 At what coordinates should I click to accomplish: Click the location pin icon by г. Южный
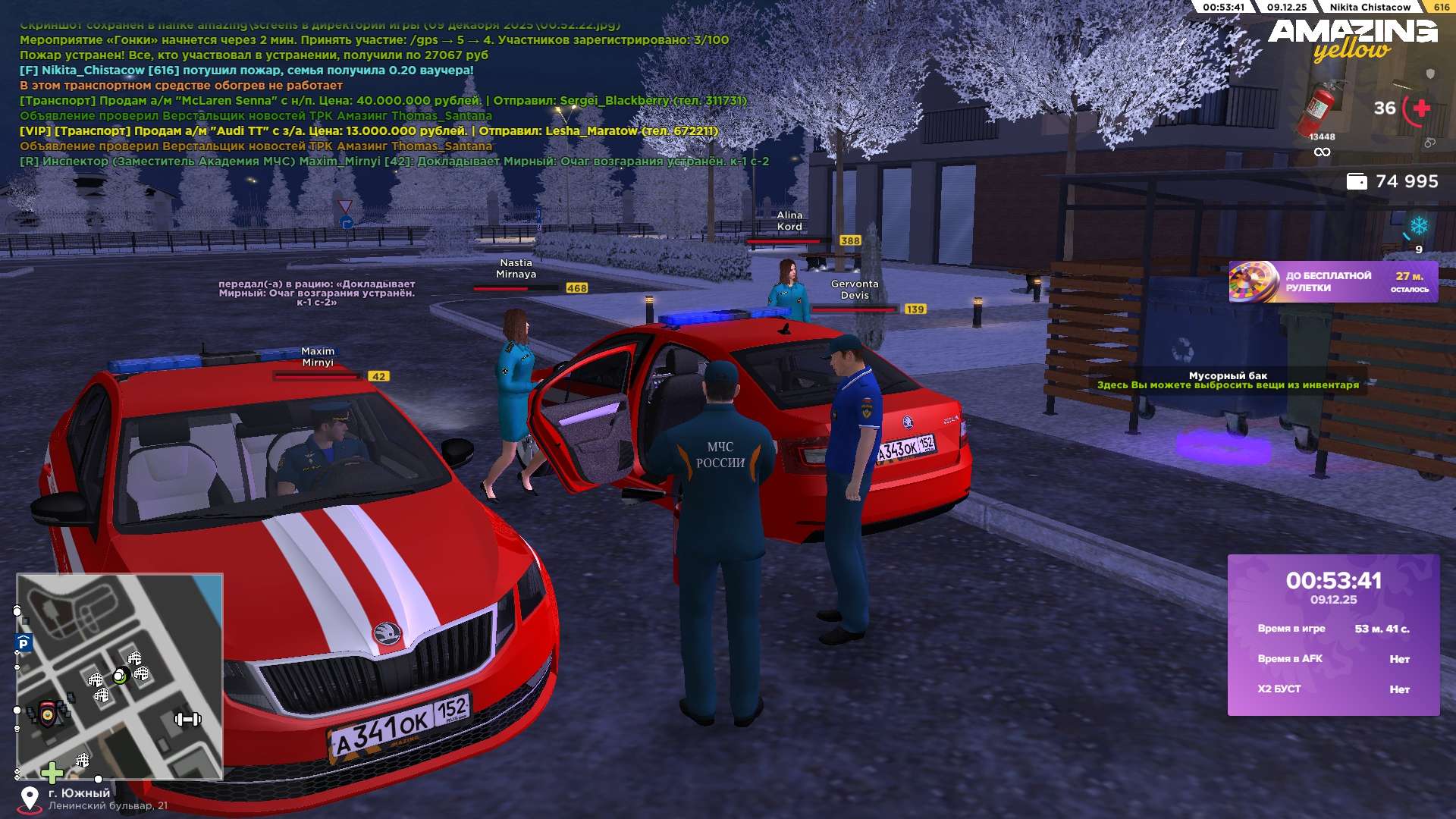(30, 799)
